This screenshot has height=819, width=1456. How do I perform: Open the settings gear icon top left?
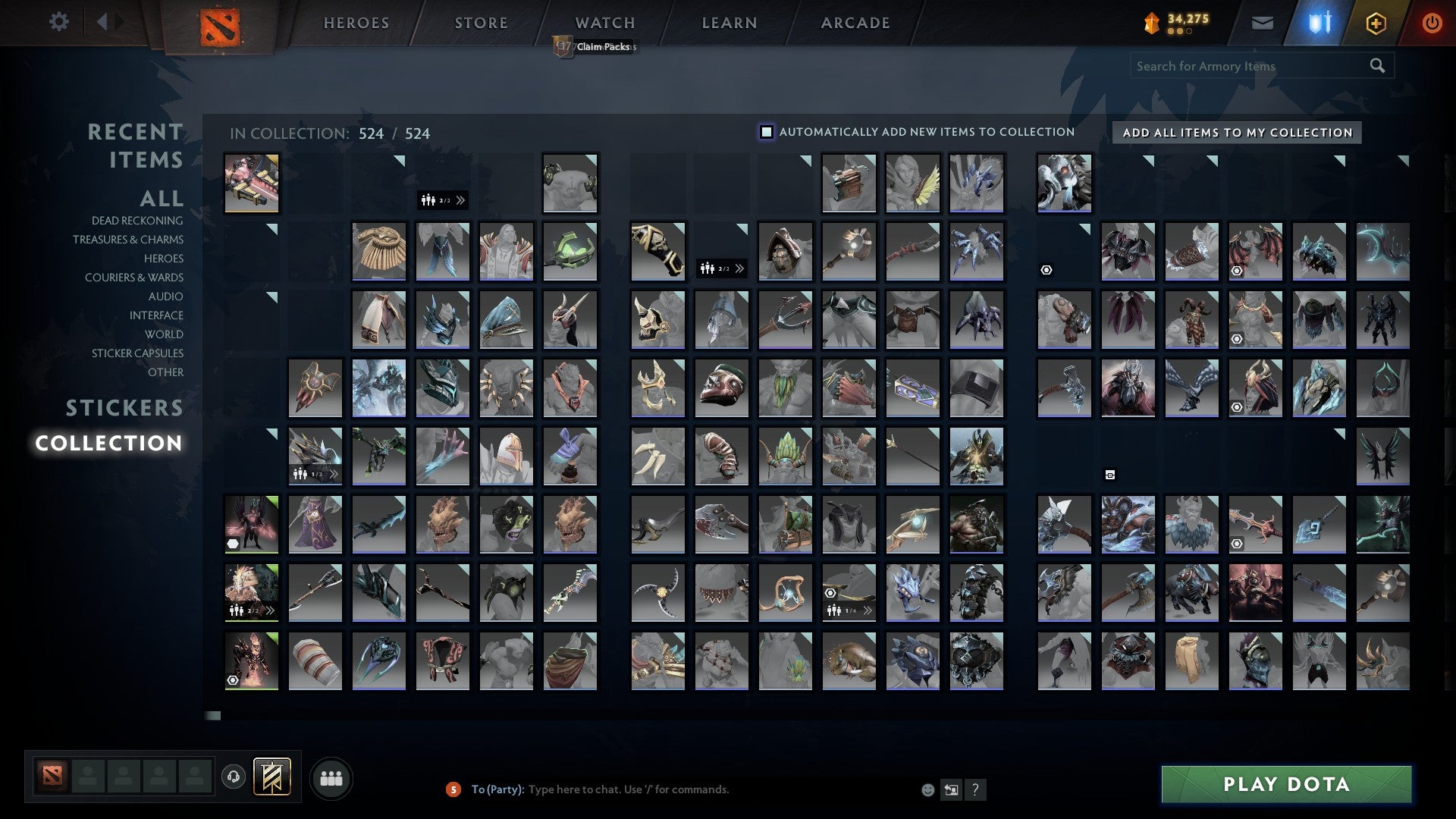[x=59, y=22]
